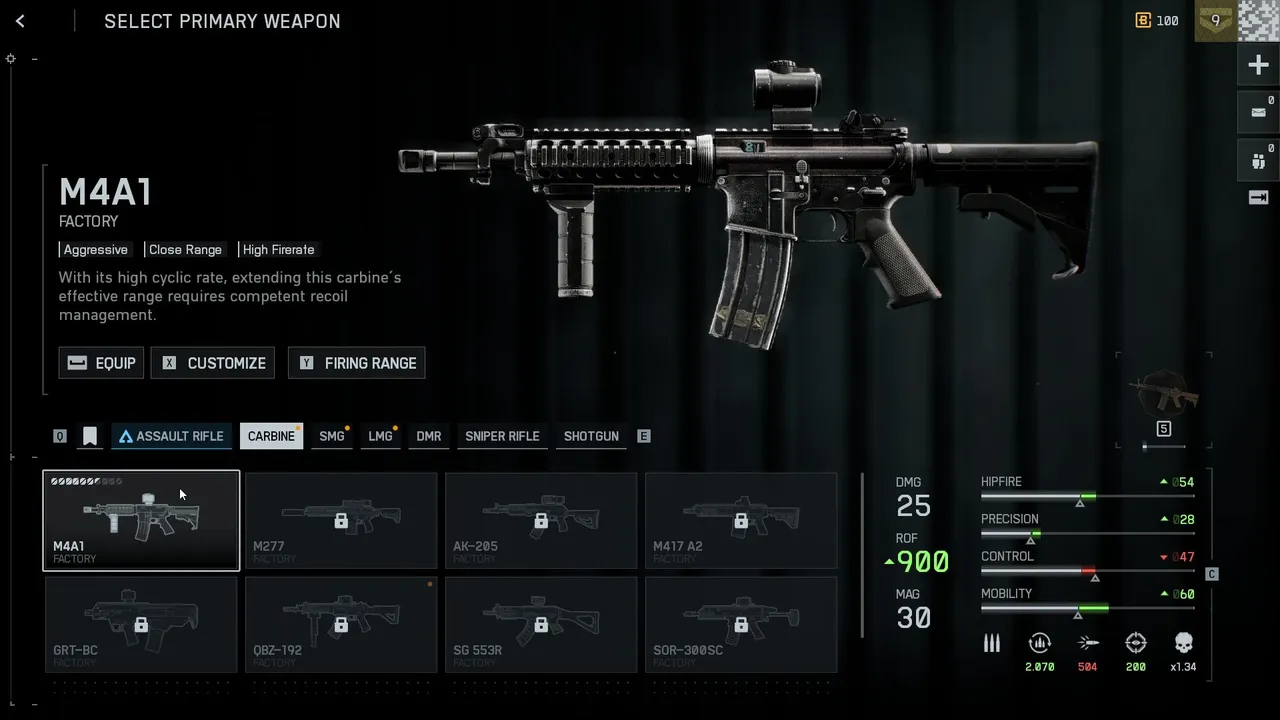
Task: Pick the locked SG 553R tile
Action: (541, 624)
